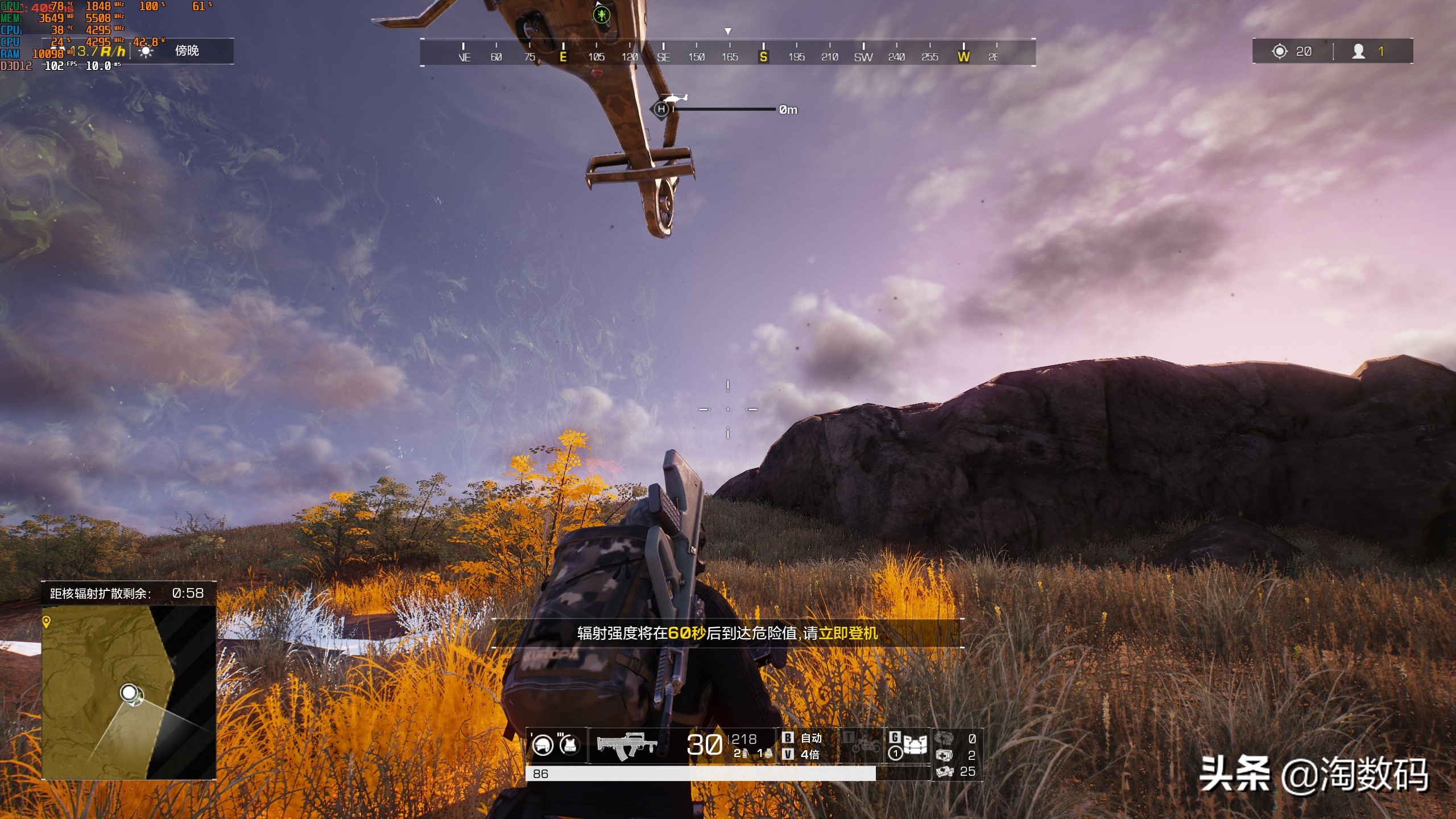Open the backpack icon in the G slot

(915, 744)
